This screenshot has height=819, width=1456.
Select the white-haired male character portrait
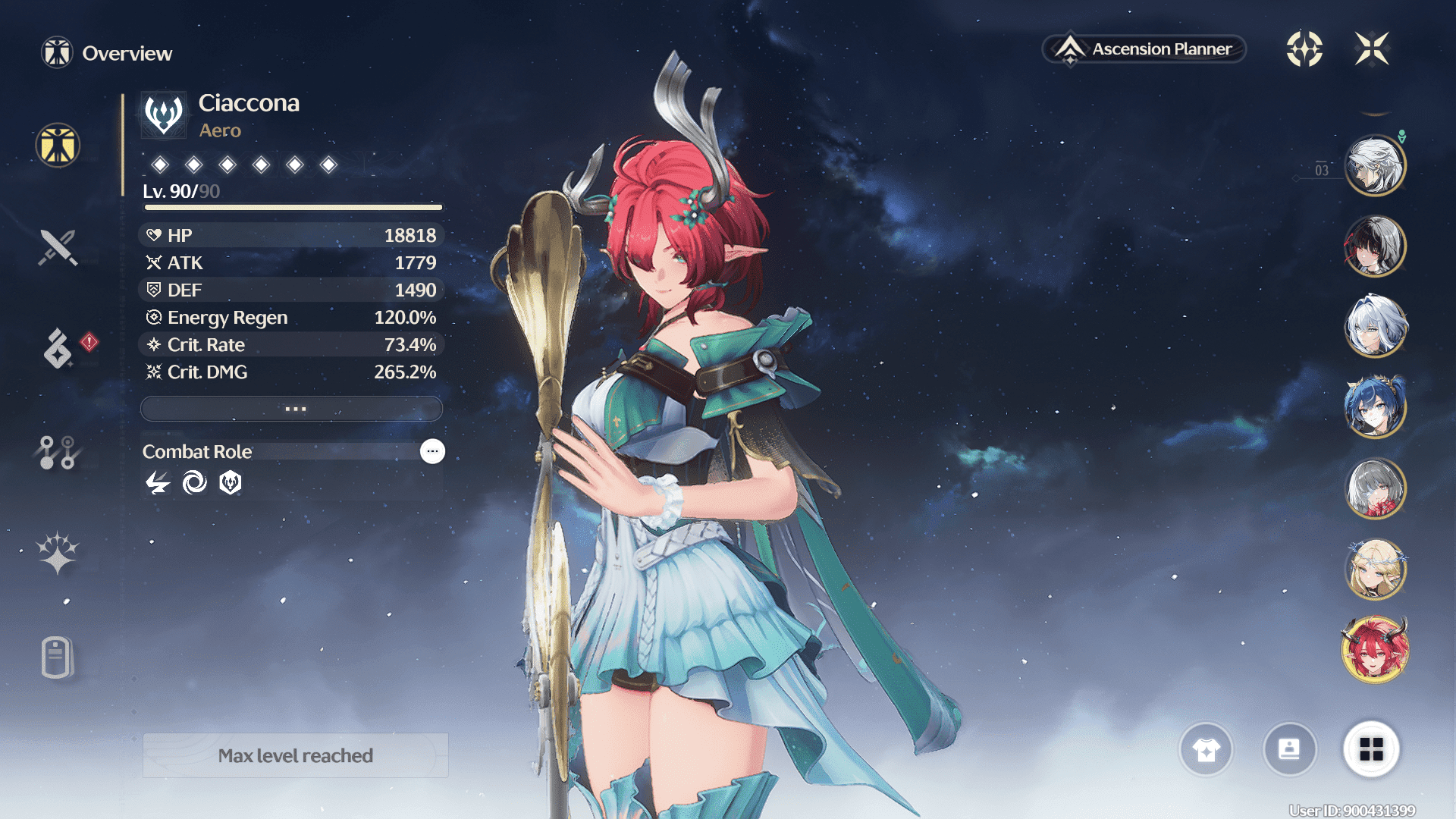click(x=1375, y=165)
